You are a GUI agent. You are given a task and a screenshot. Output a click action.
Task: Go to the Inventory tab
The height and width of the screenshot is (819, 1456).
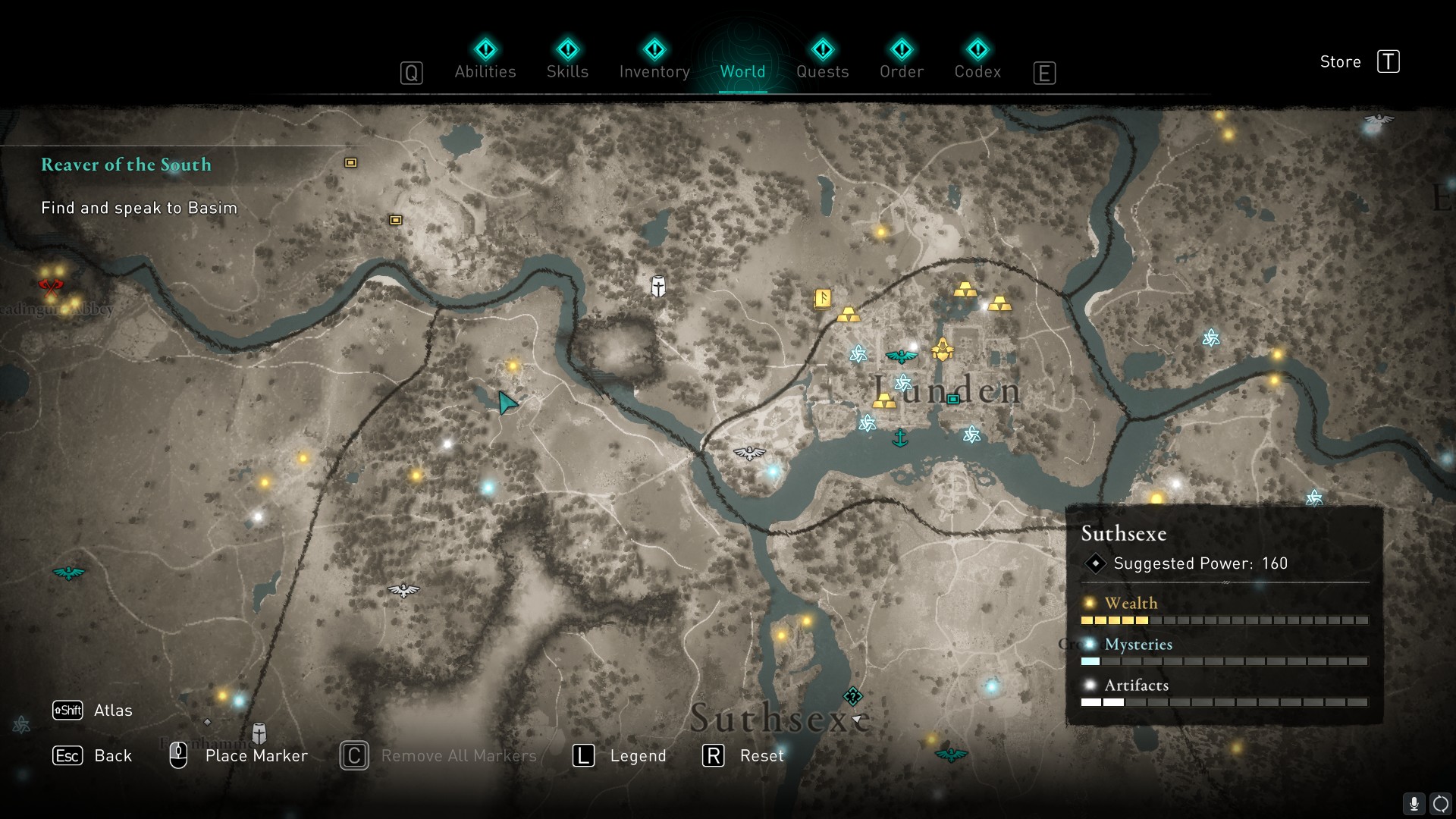654,61
